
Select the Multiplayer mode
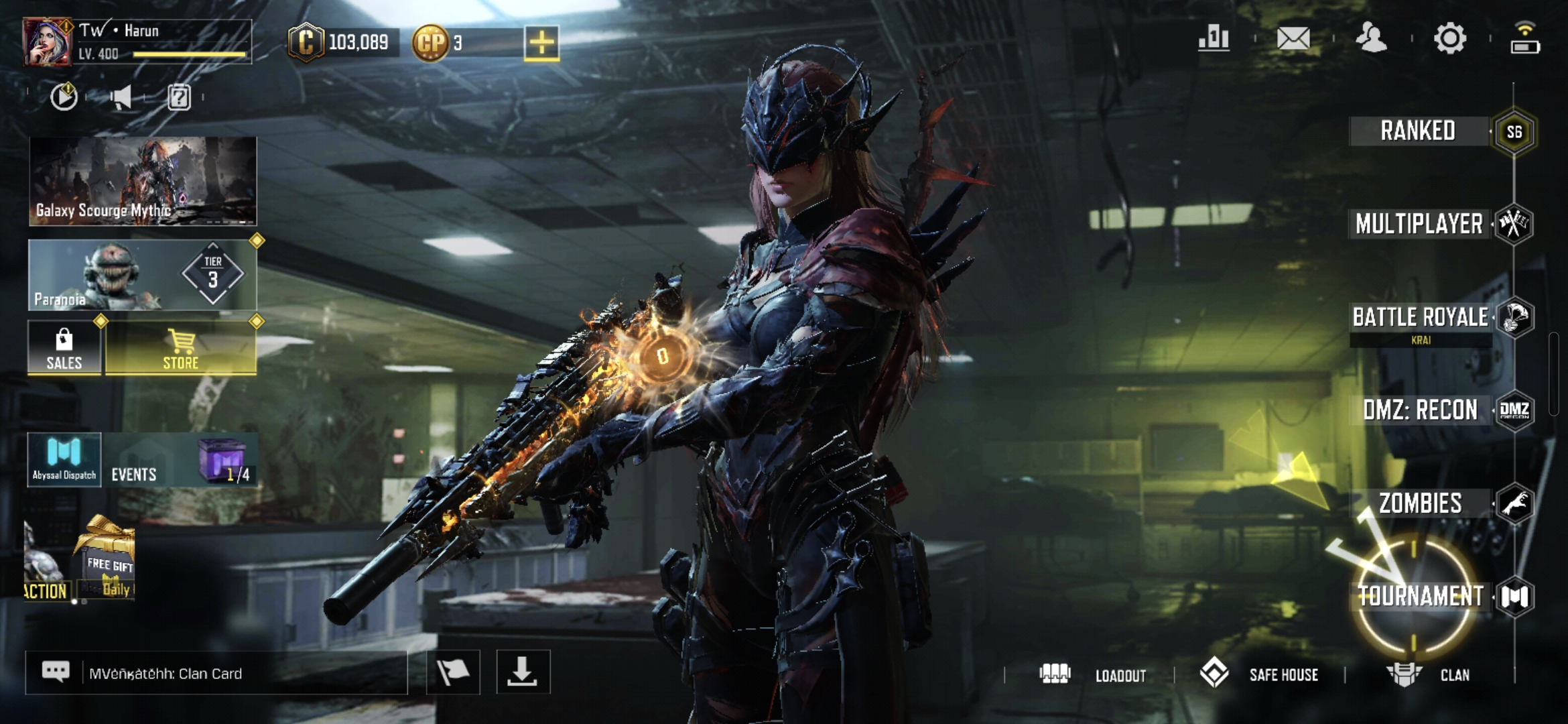(1419, 224)
